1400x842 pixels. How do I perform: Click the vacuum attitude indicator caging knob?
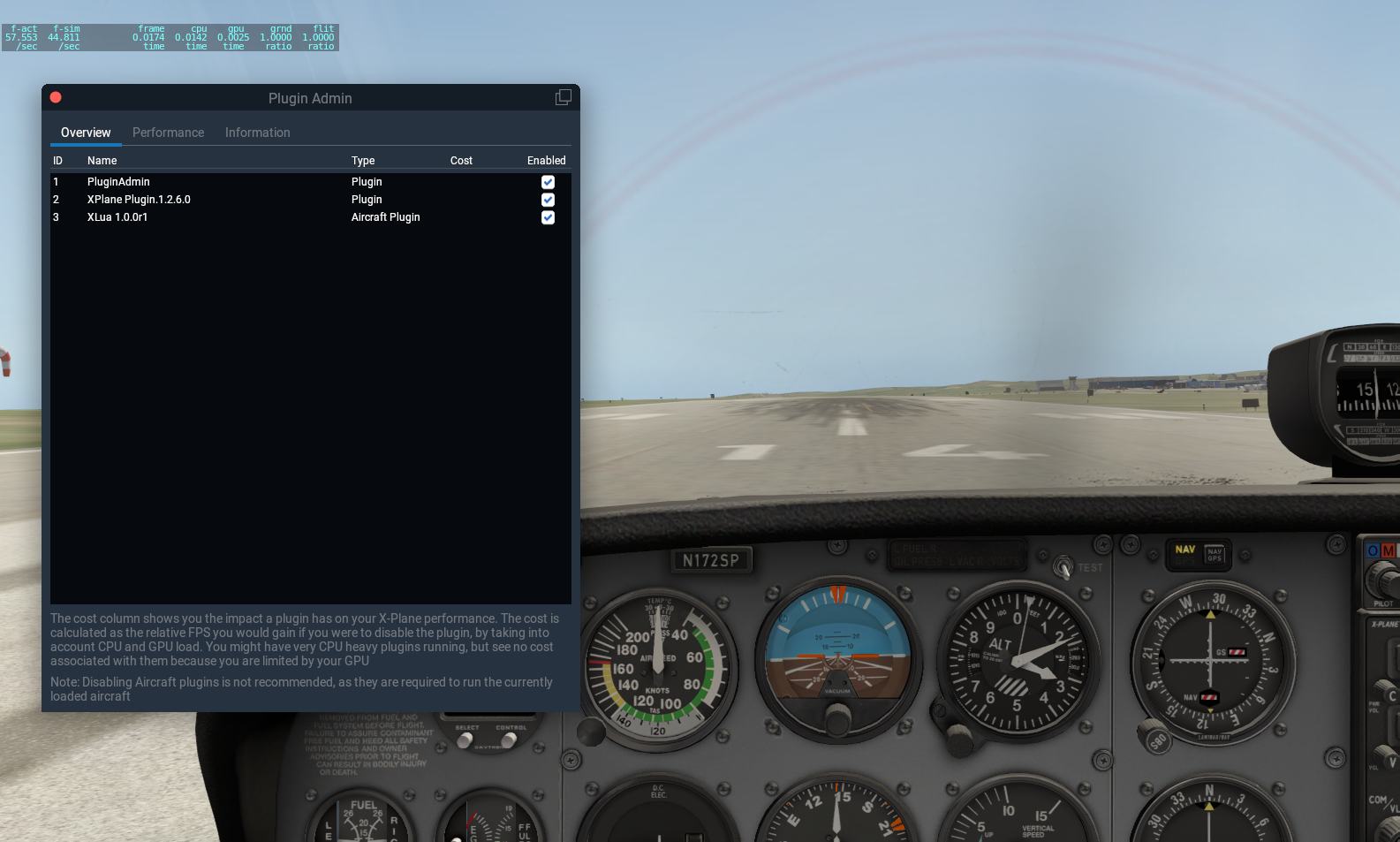[837, 722]
